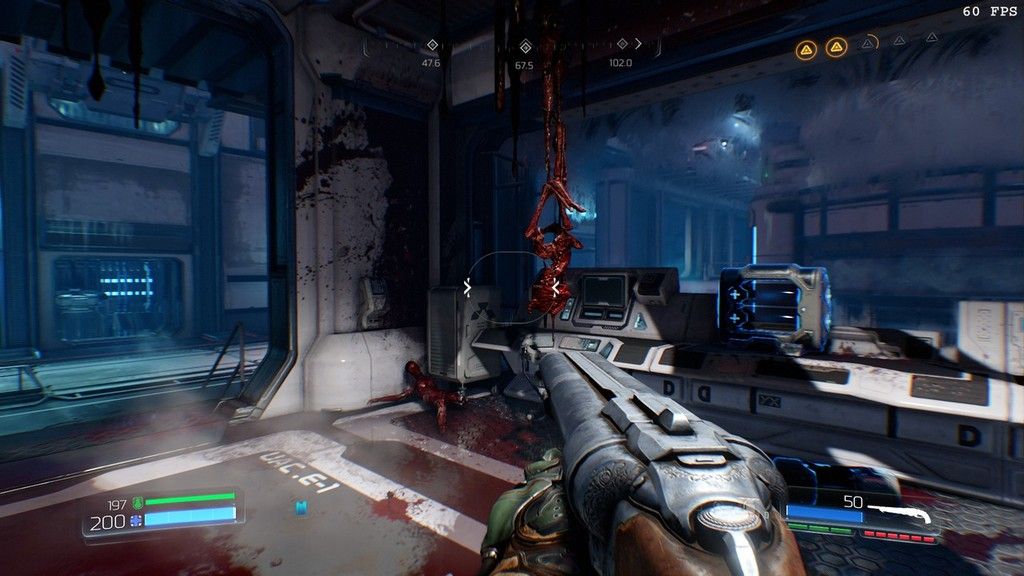This screenshot has height=576, width=1024.
Task: Click the compass marker labeled 47.6
Action: click(432, 46)
